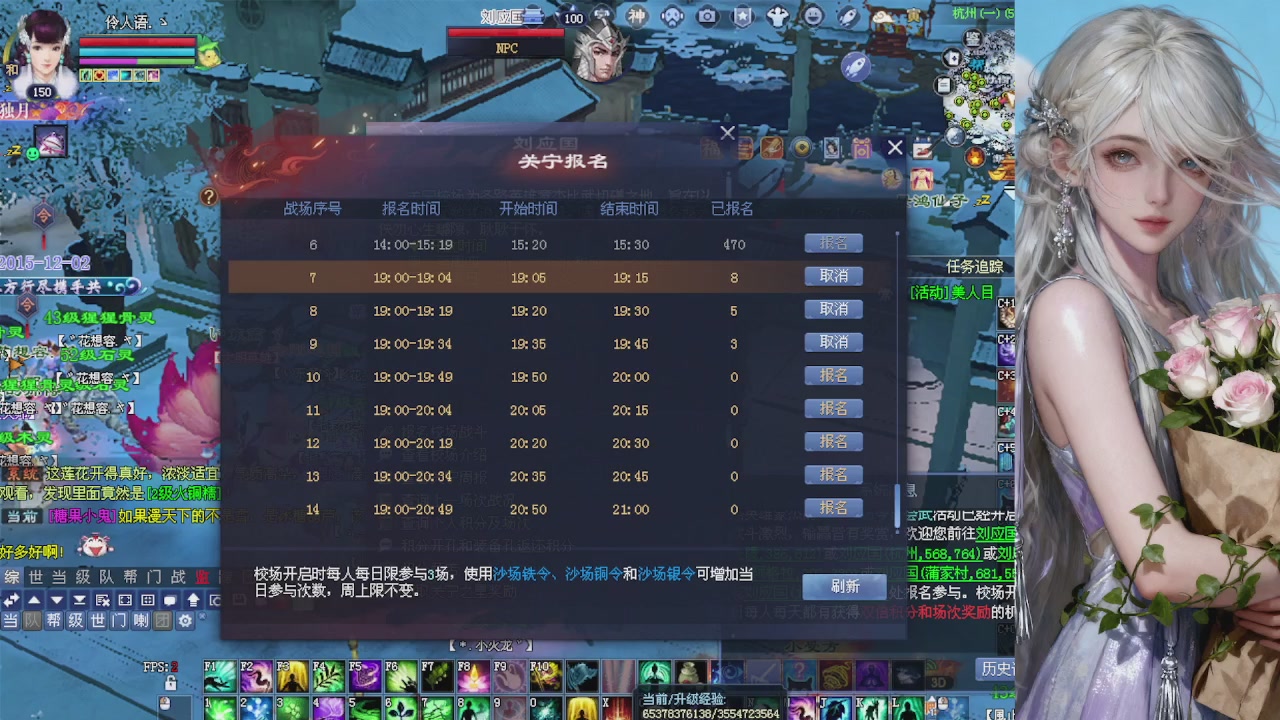Click the 鉴 icon beside the minimap
This screenshot has width=1280, height=720.
pyautogui.click(x=974, y=38)
